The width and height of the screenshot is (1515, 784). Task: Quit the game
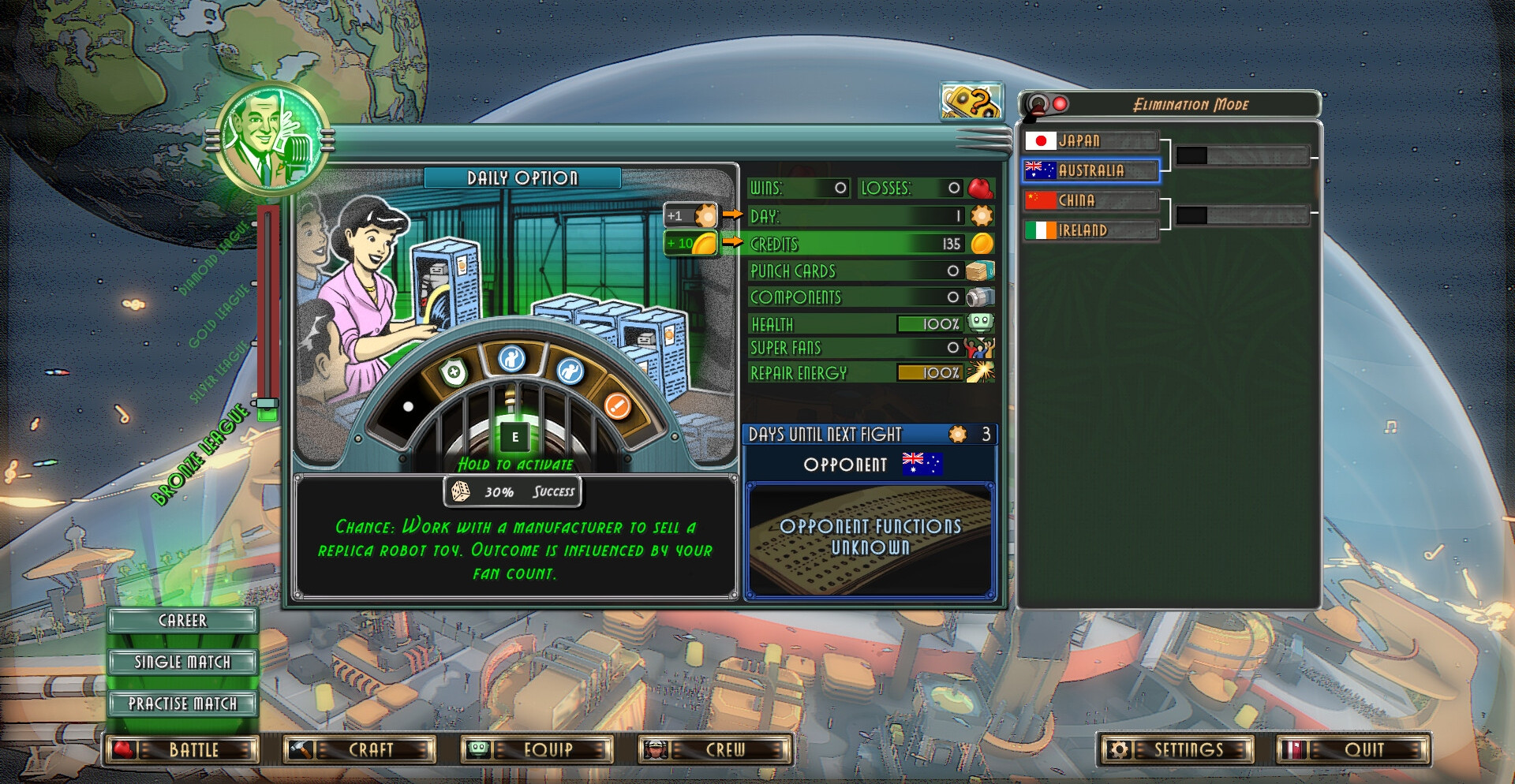[x=1353, y=749]
